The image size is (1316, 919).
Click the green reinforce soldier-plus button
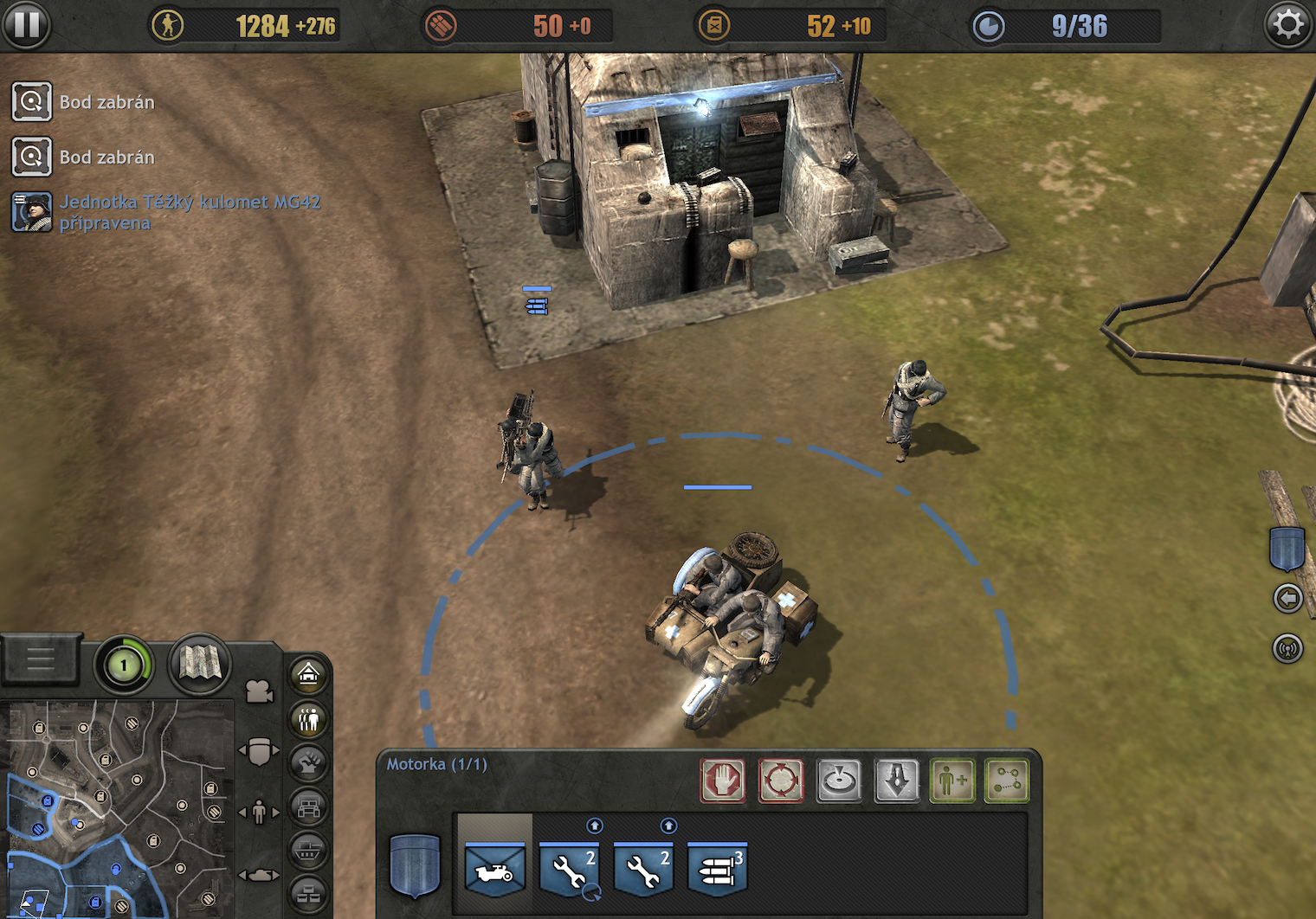952,781
